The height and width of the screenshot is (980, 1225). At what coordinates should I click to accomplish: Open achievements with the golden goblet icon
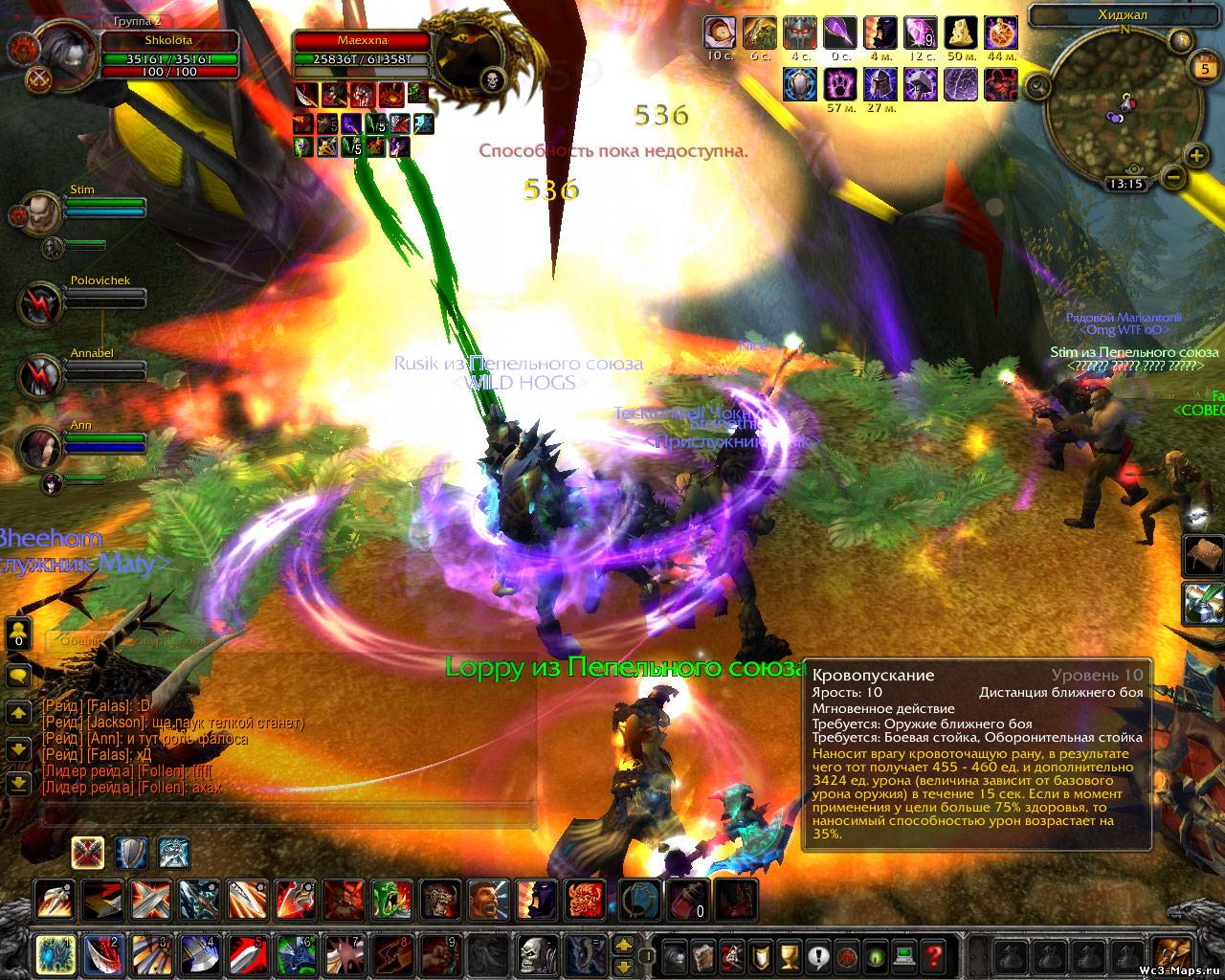790,954
